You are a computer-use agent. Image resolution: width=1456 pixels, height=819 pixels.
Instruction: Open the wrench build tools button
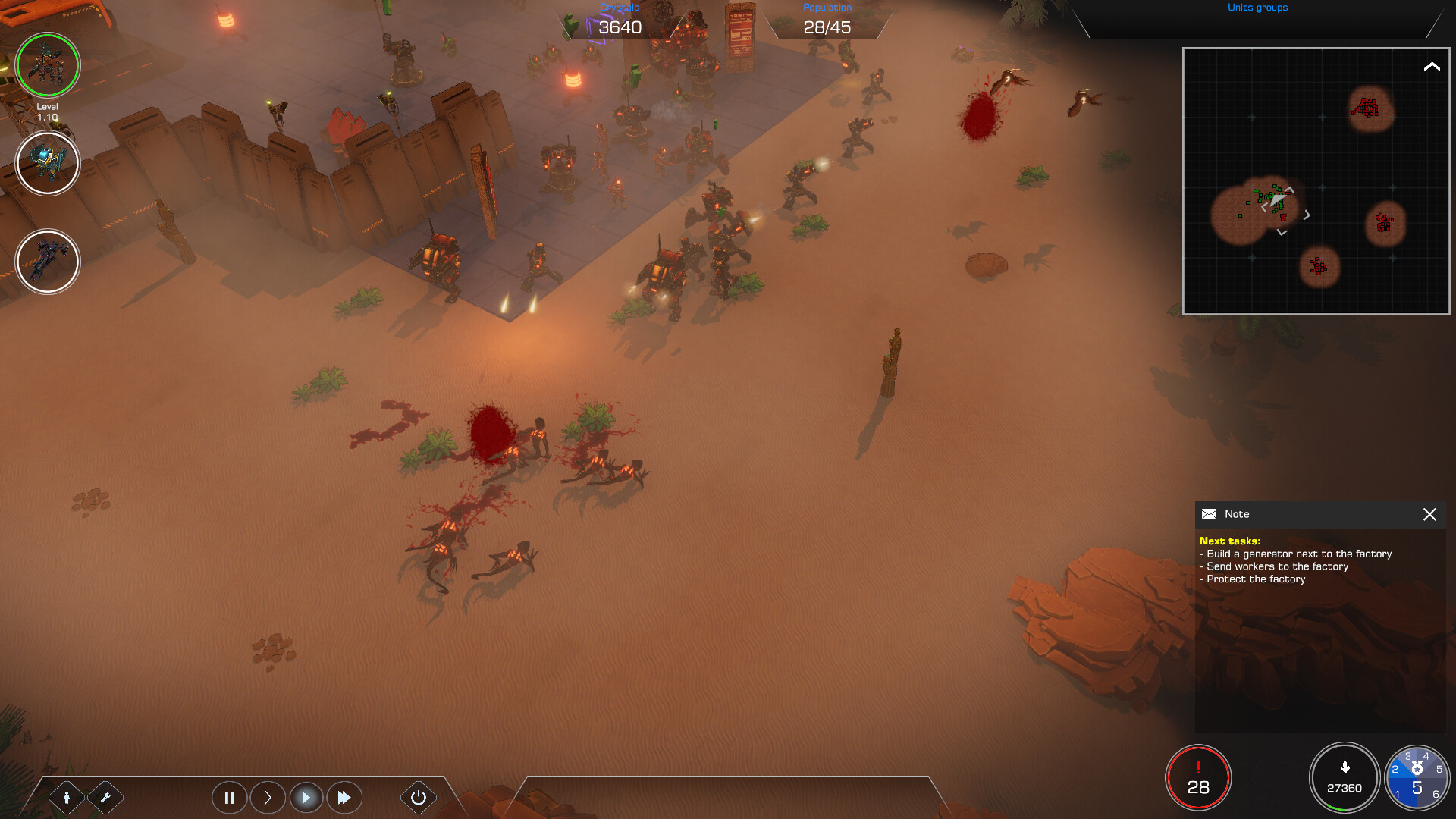point(105,797)
